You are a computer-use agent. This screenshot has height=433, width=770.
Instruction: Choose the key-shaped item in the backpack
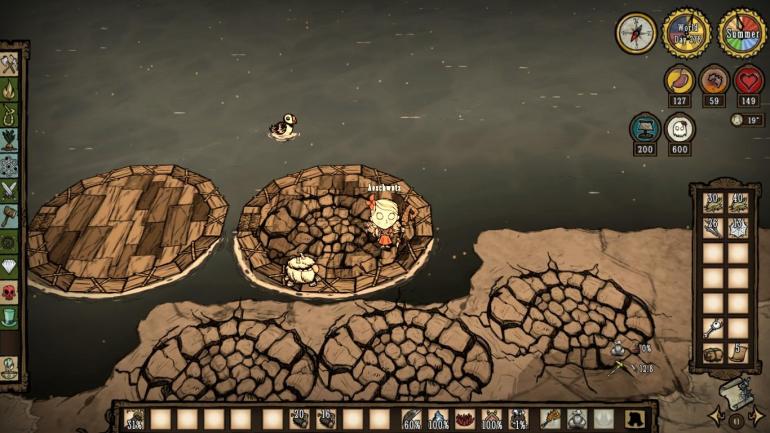point(712,328)
